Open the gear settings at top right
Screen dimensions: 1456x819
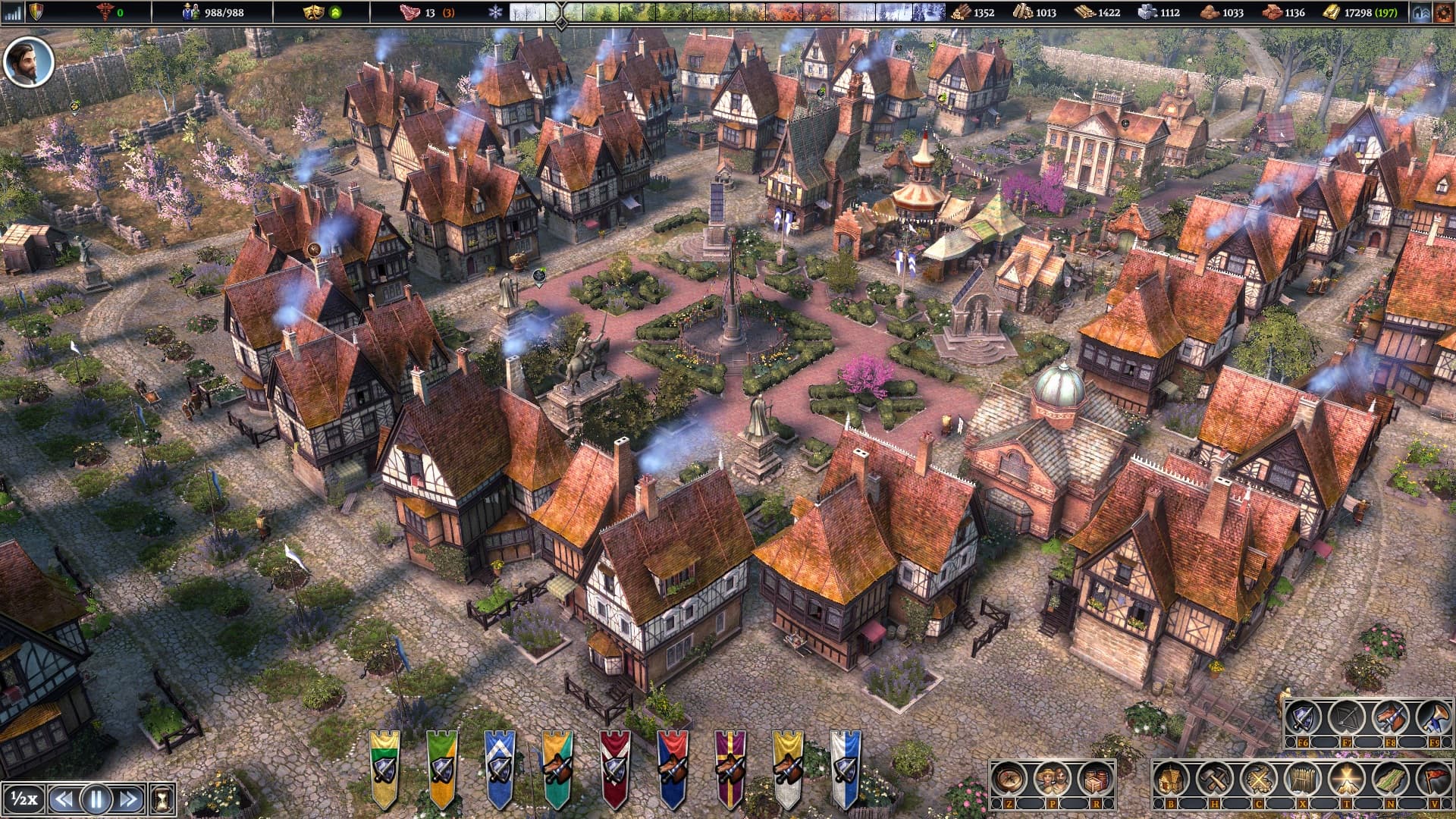point(1443,12)
